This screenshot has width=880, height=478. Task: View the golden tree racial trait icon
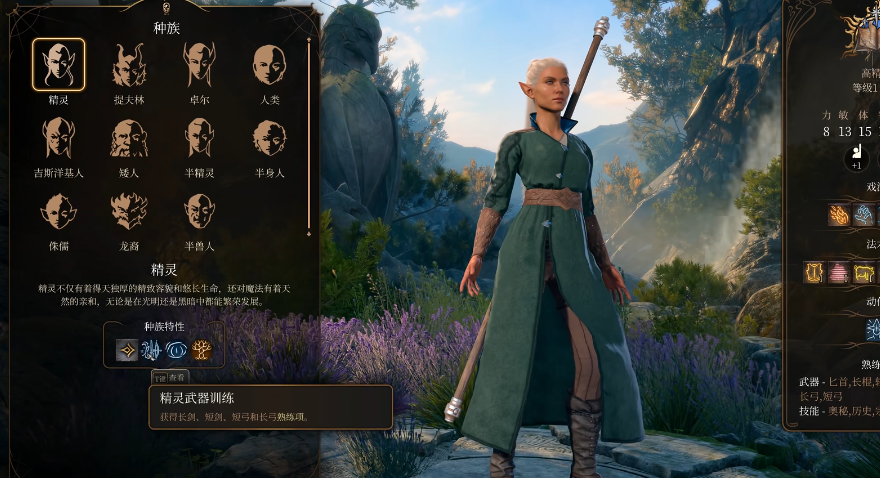[202, 350]
